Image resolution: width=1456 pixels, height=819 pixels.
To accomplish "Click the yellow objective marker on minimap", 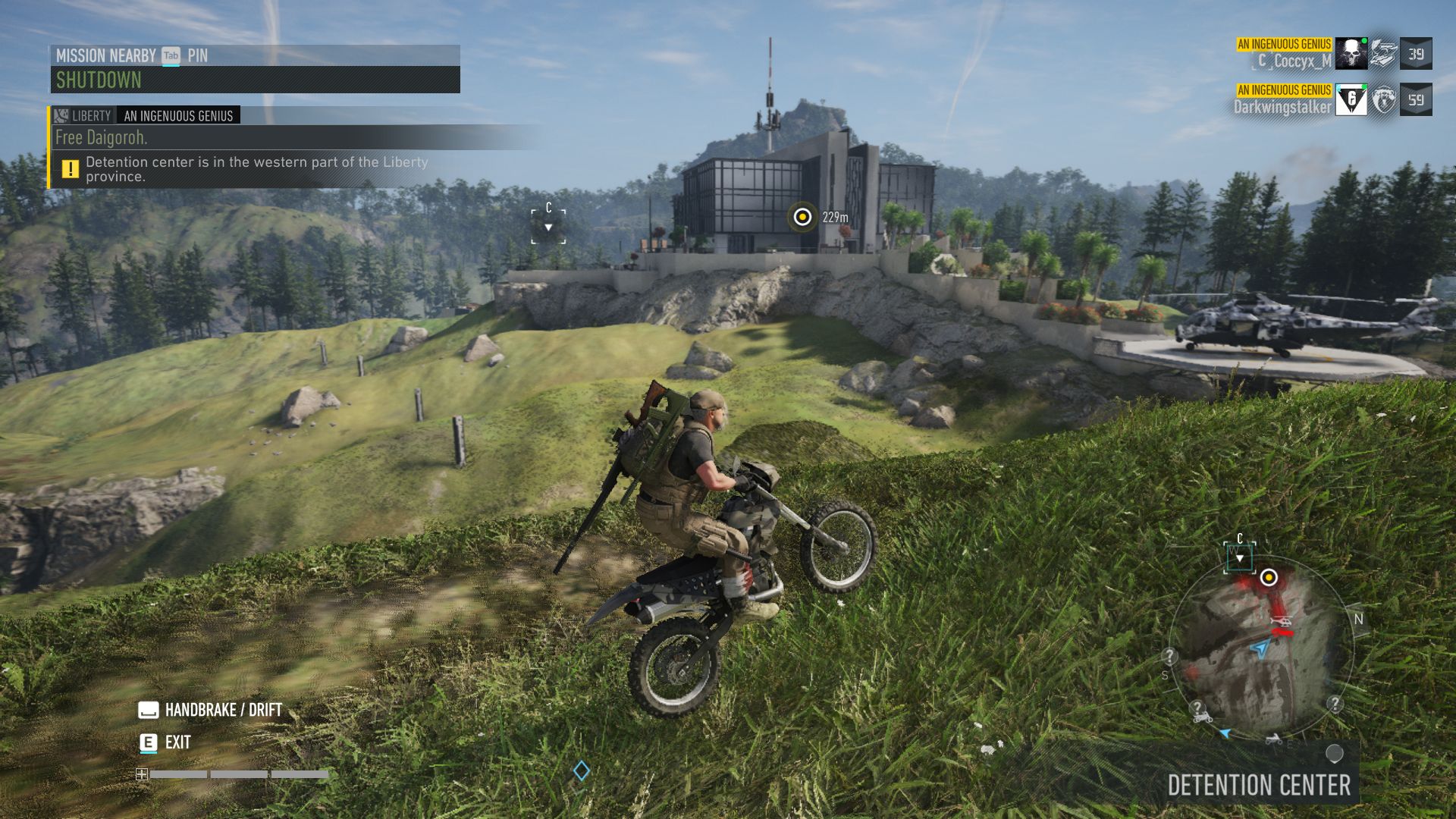I will 1269,579.
